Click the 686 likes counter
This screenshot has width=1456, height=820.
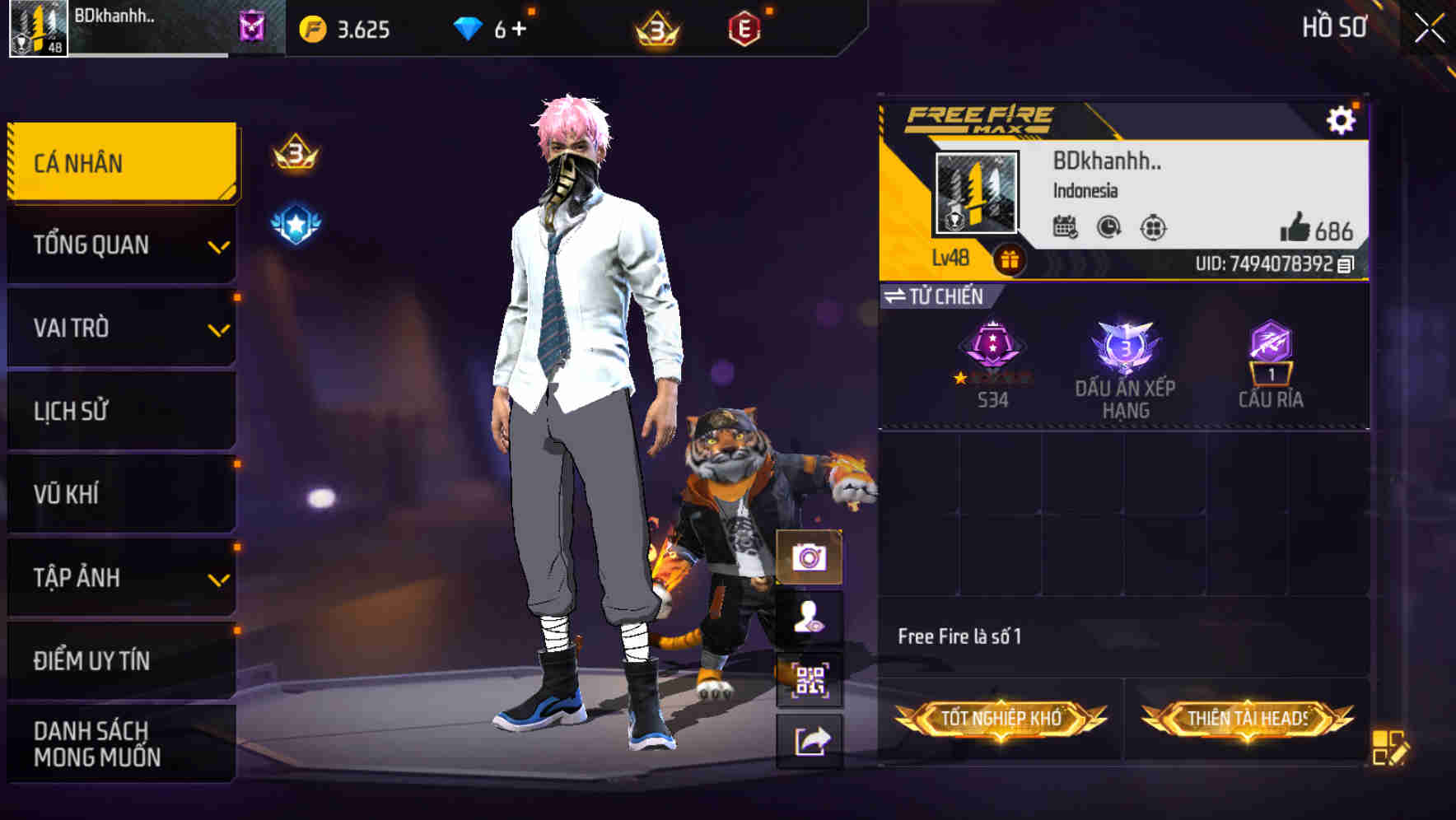1318,230
